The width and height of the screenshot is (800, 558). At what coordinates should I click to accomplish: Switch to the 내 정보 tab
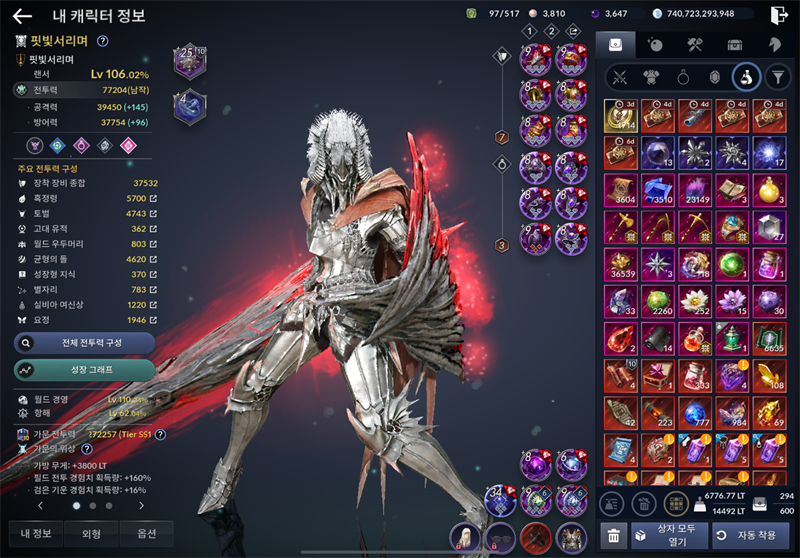[37, 533]
